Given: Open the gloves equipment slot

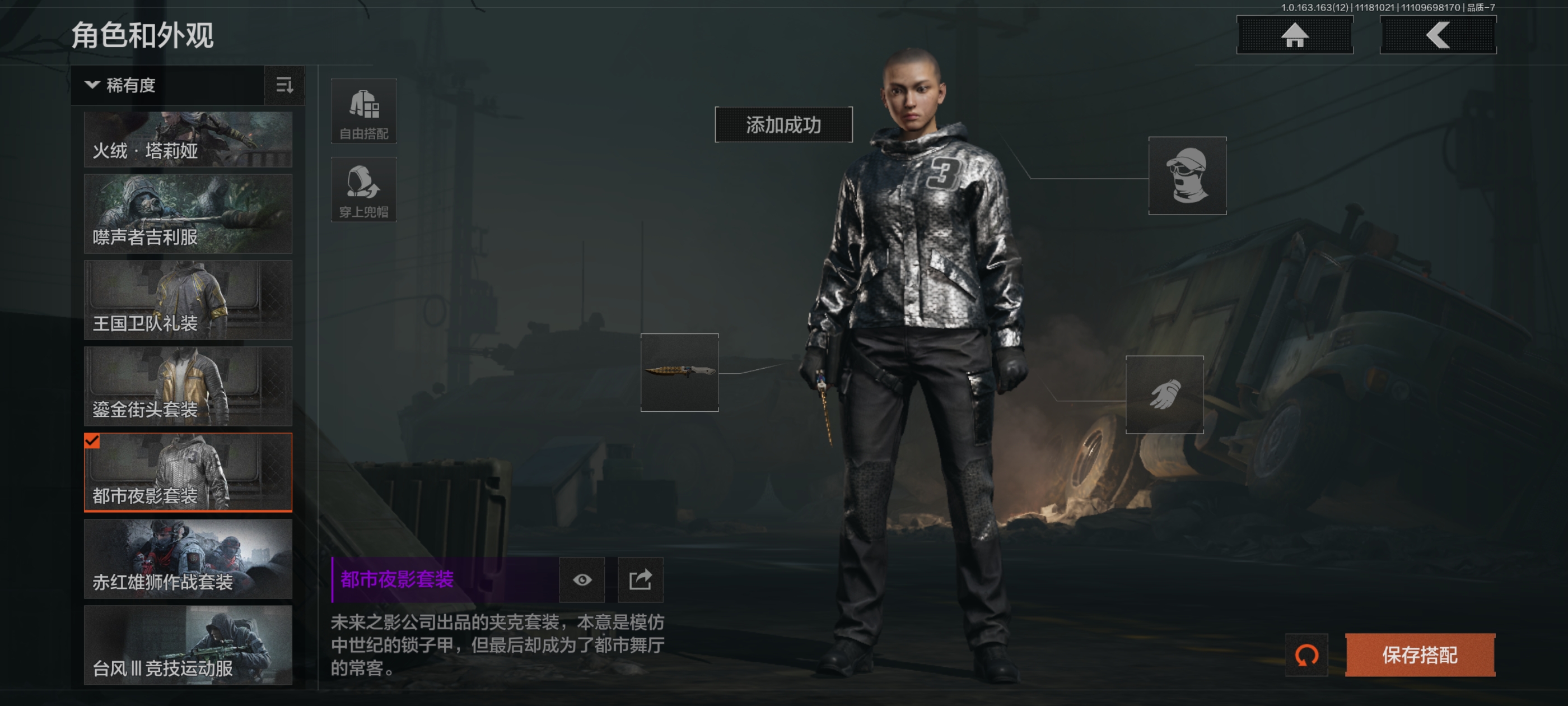Looking at the screenshot, I should (x=1164, y=394).
